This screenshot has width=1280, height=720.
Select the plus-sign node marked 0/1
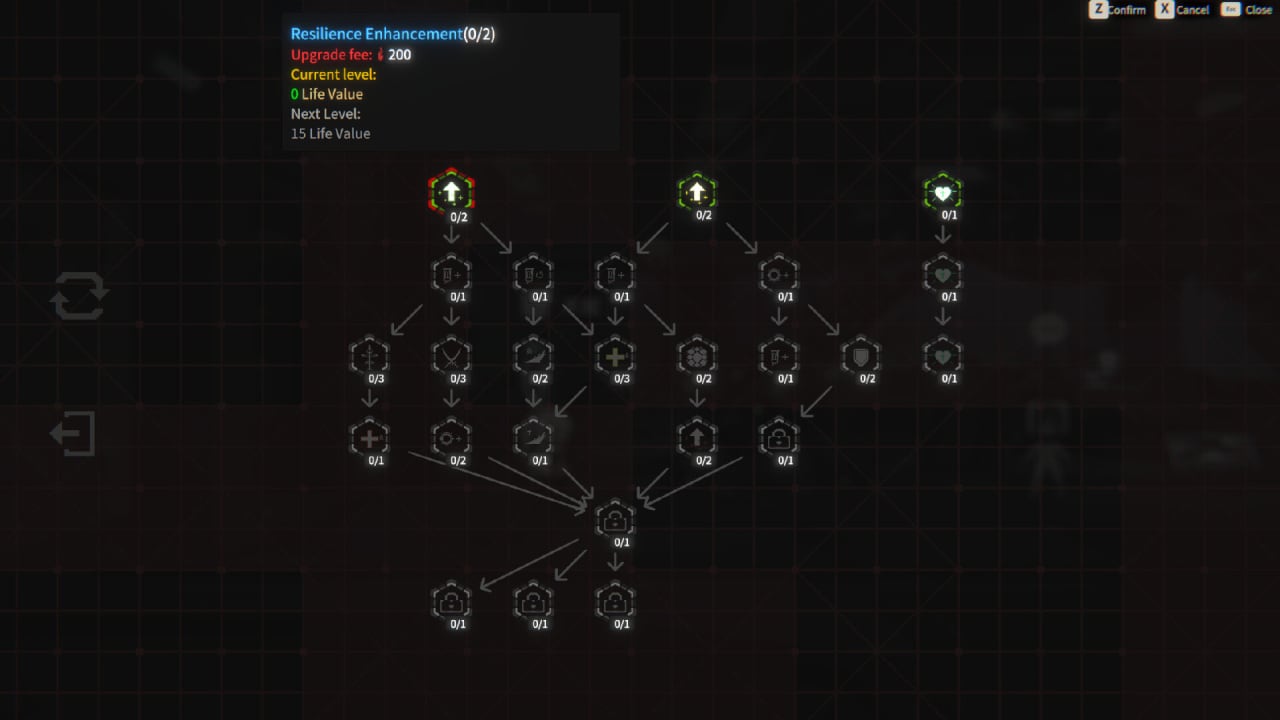369,437
